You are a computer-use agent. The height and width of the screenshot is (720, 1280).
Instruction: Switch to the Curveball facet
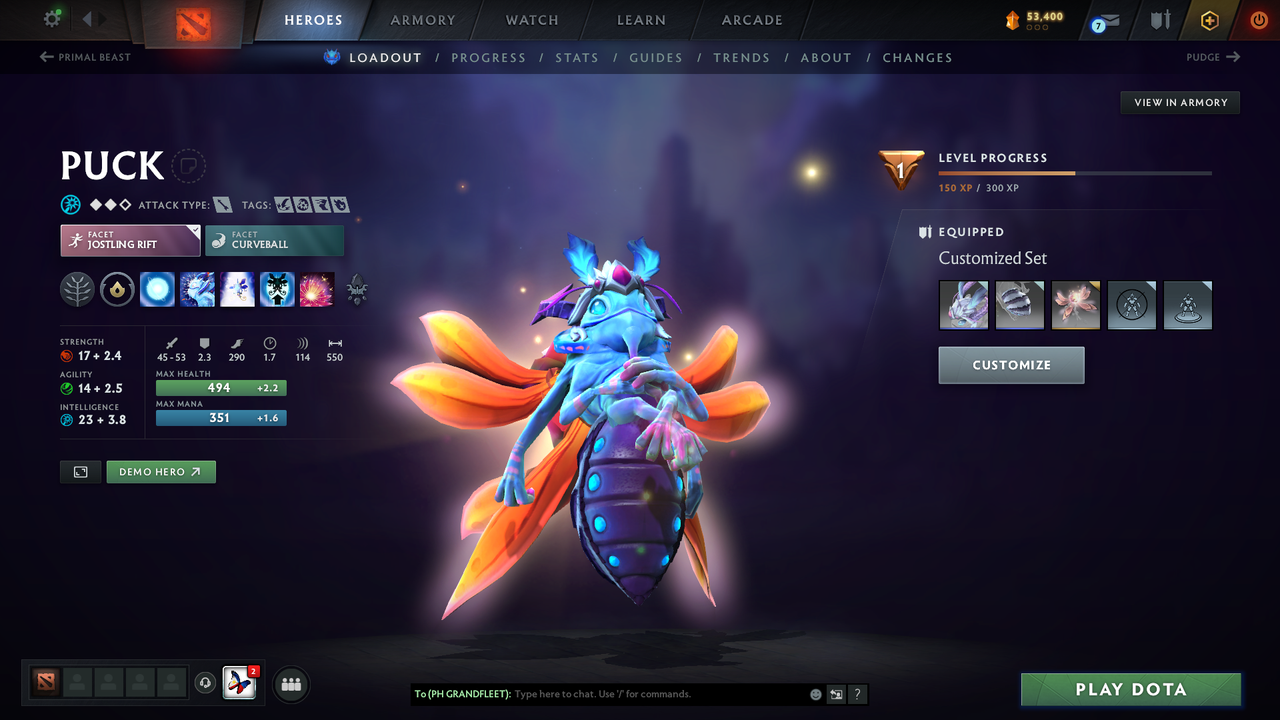(x=274, y=240)
